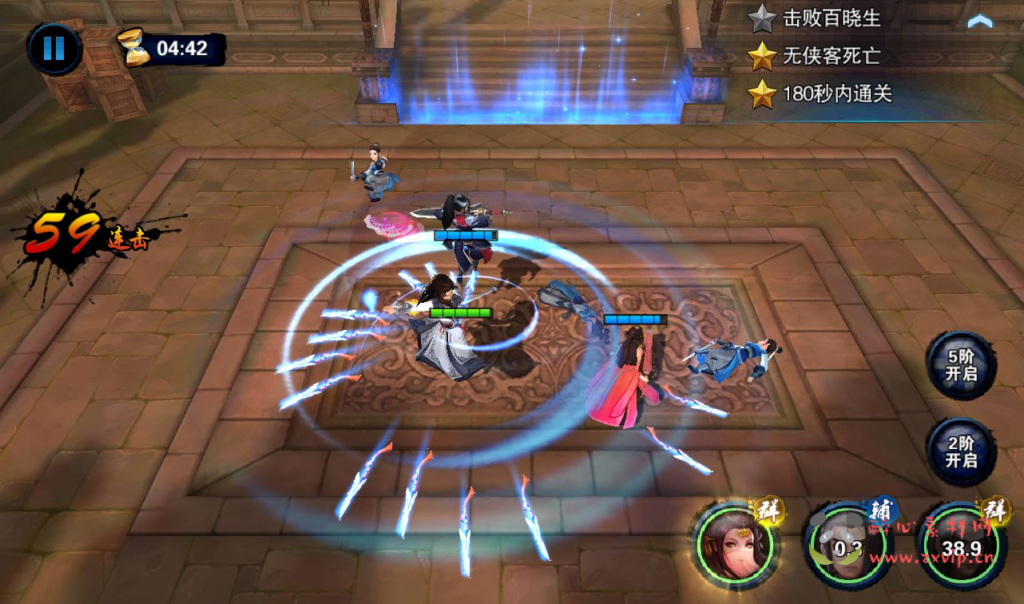Tap the locked 2阶开启 skill slot

click(960, 451)
